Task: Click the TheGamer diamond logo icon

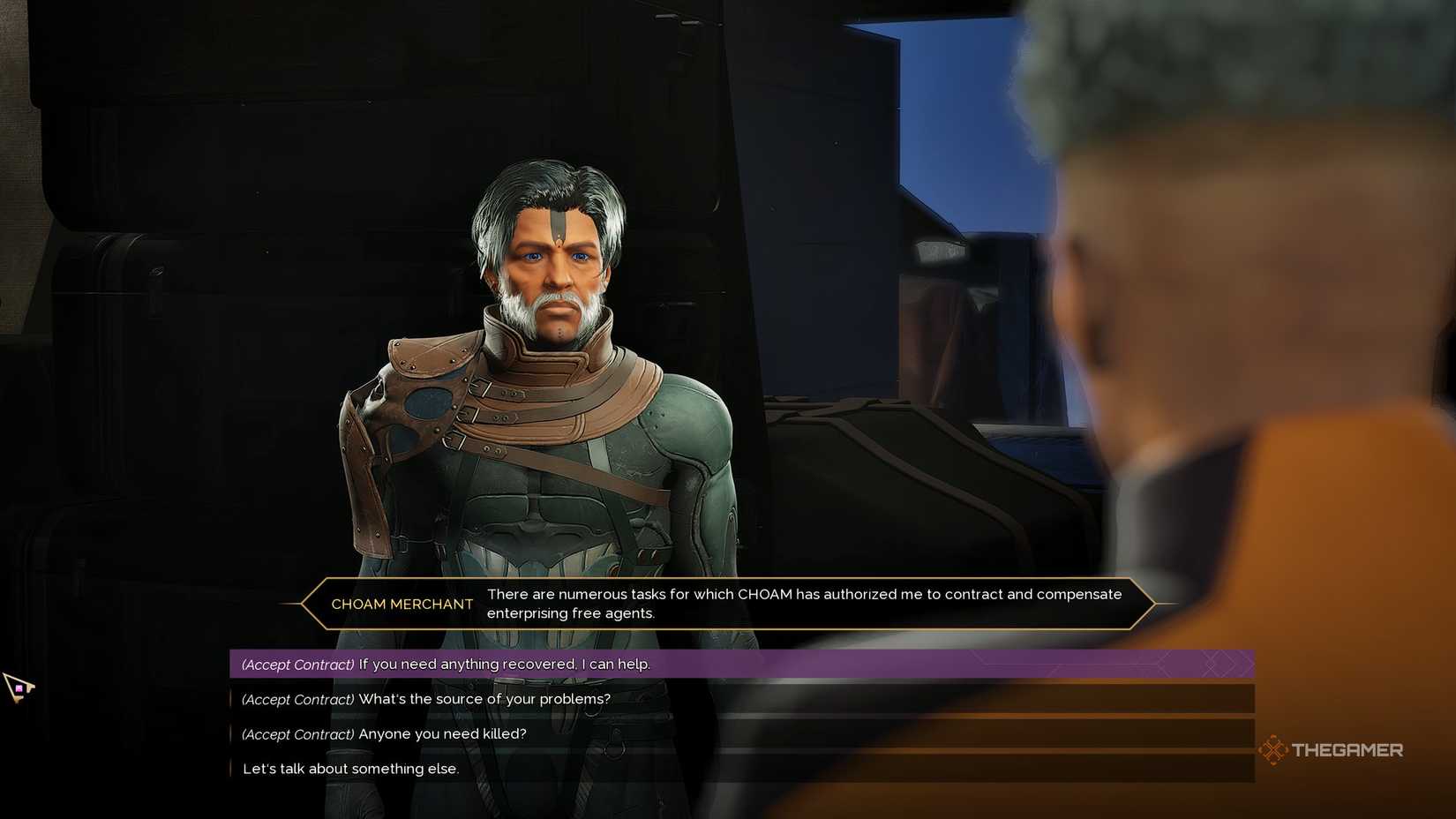Action: tap(1273, 749)
